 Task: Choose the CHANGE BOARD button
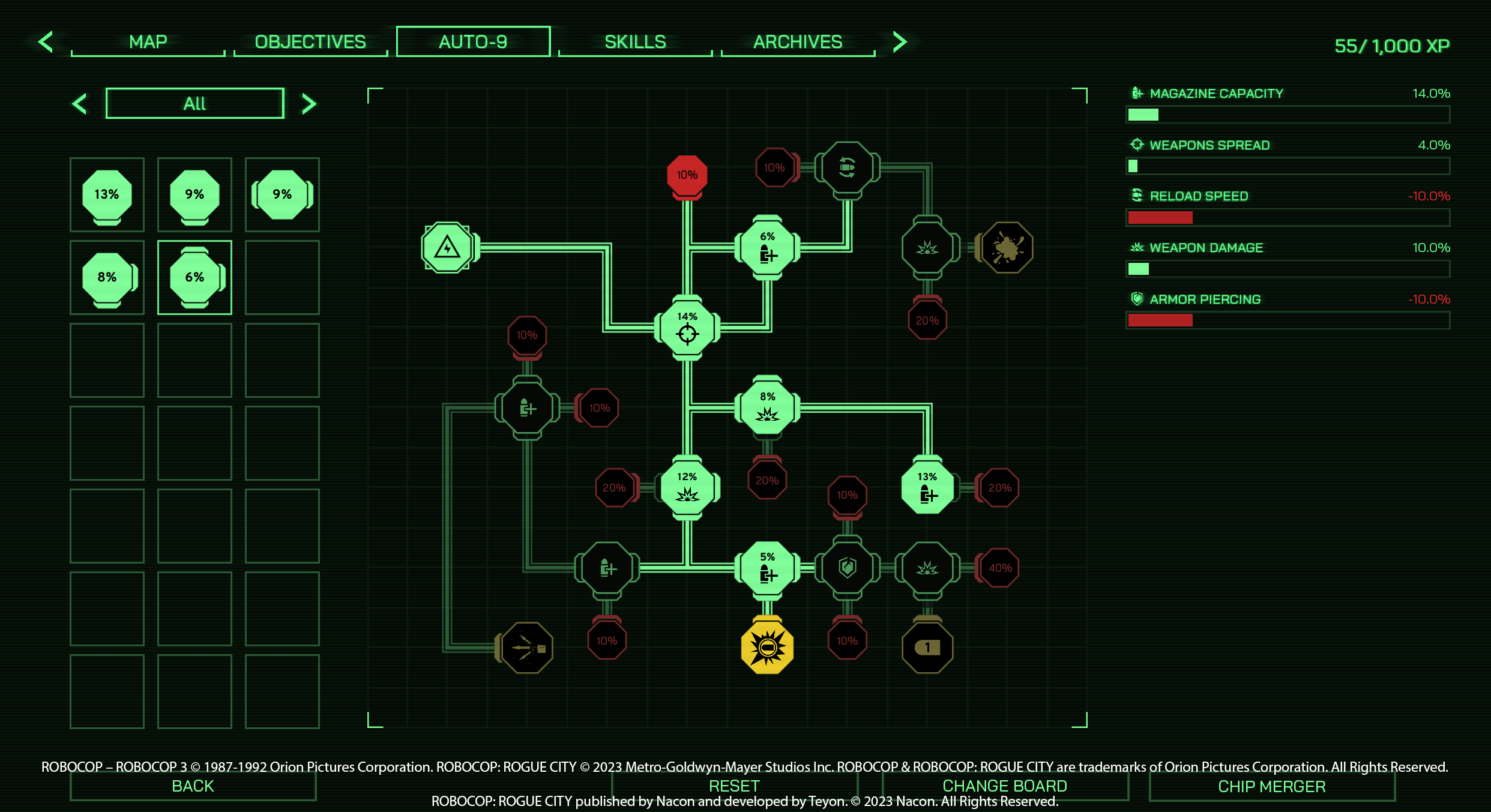point(1005,786)
